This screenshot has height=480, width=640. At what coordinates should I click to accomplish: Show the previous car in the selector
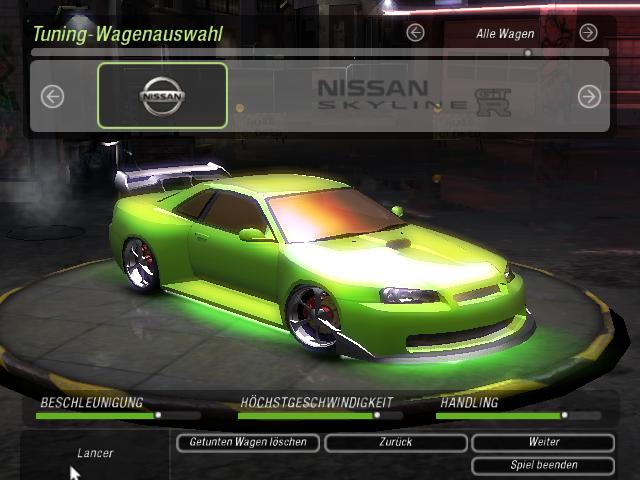(x=52, y=96)
